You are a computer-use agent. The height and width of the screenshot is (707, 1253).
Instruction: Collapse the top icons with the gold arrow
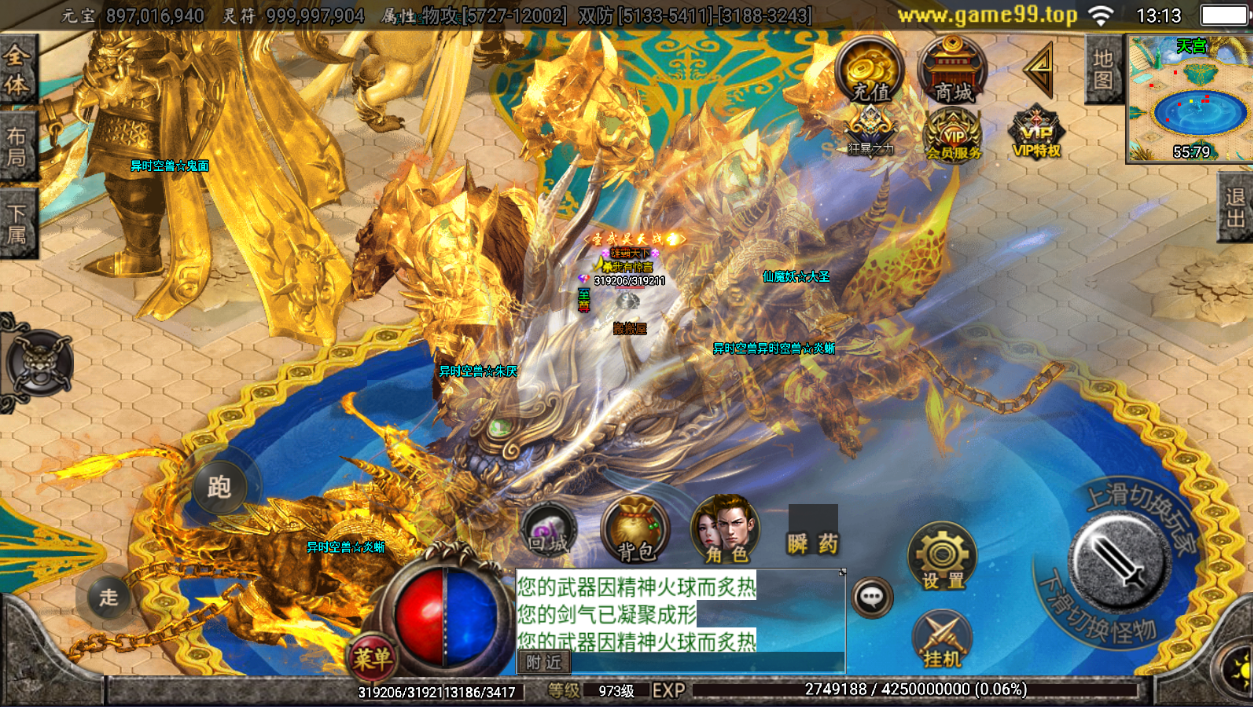pos(1040,69)
